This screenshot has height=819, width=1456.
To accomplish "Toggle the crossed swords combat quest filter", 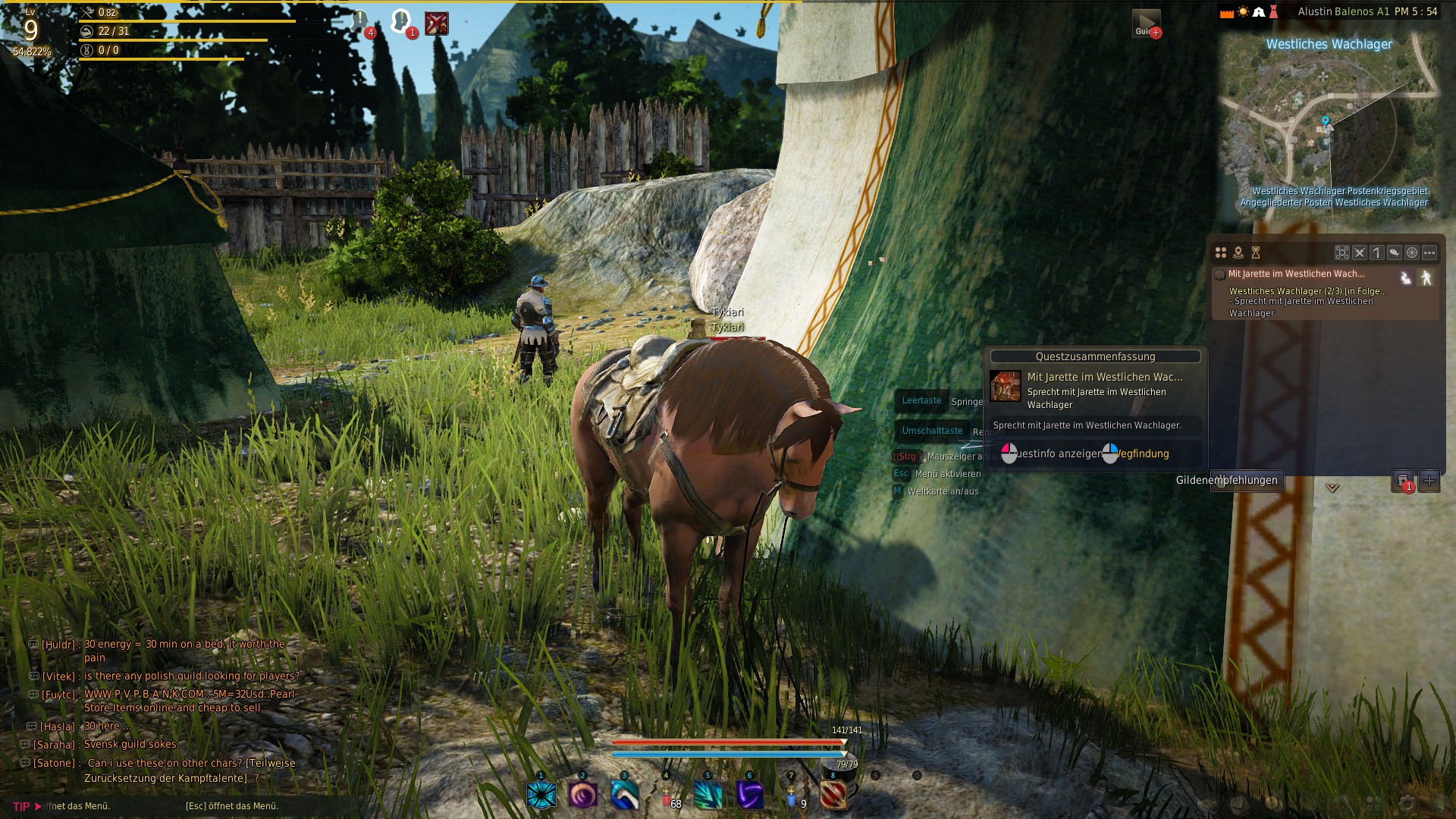I will [1360, 253].
